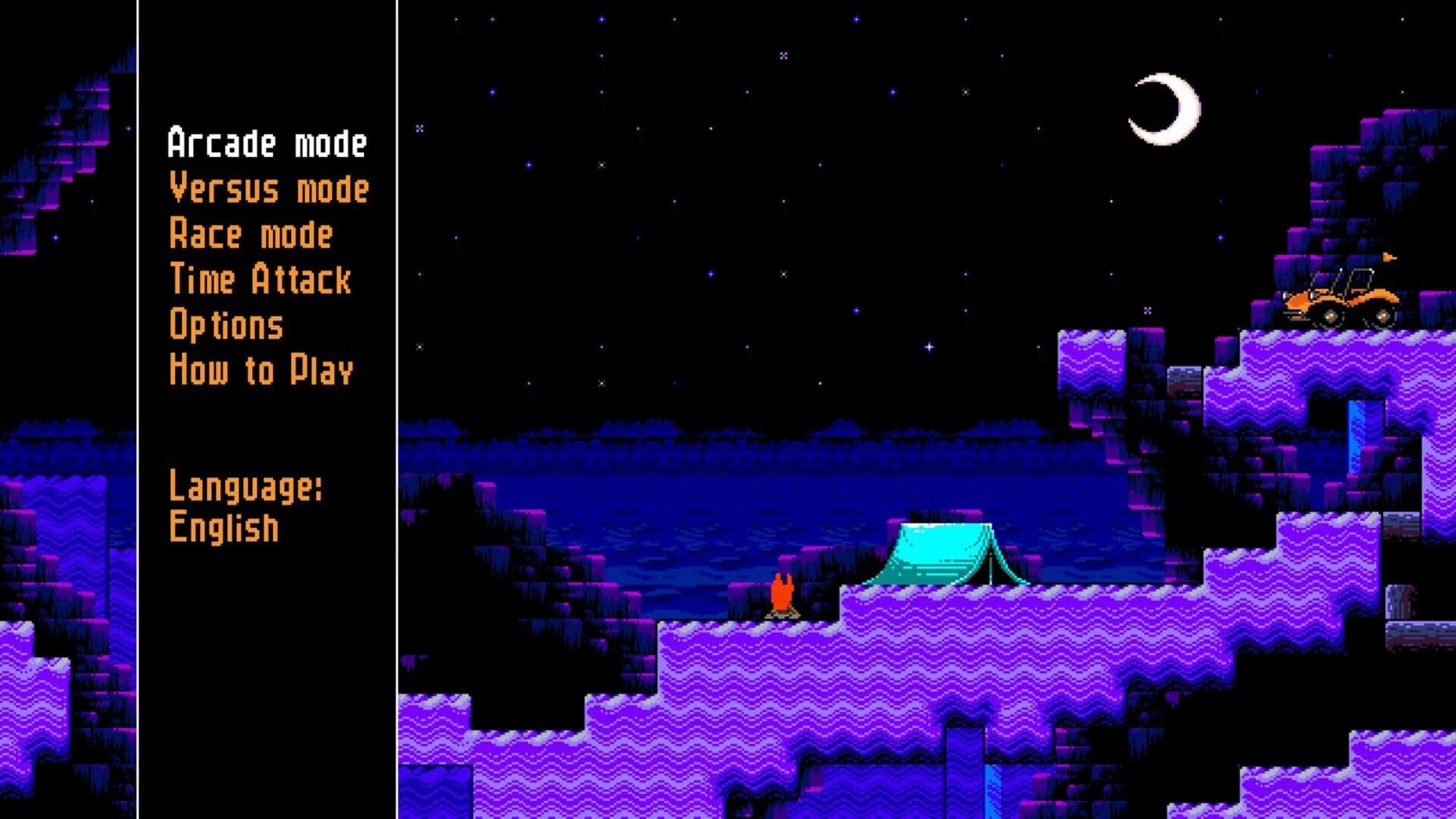
Task: Click the small flag on the buggy
Action: pyautogui.click(x=1390, y=258)
